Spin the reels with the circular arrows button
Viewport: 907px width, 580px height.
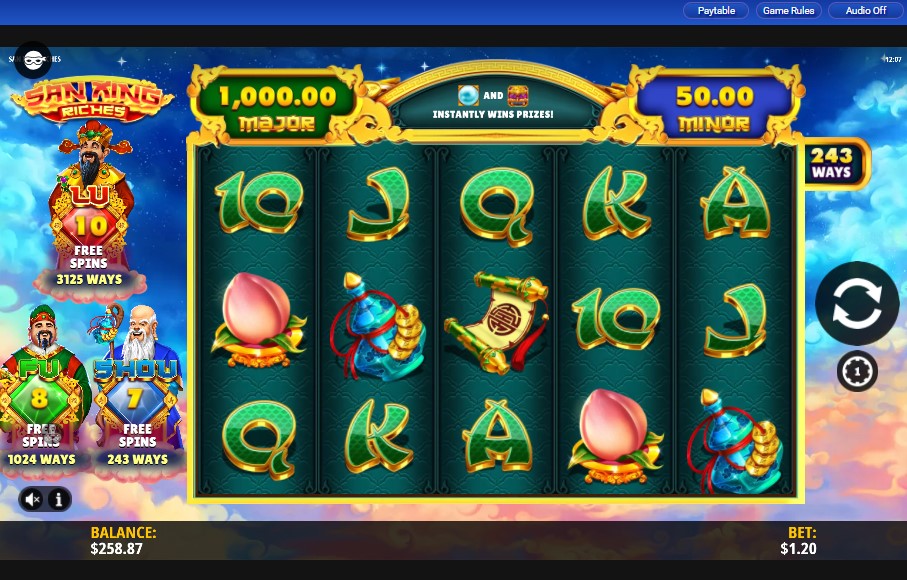tap(856, 304)
